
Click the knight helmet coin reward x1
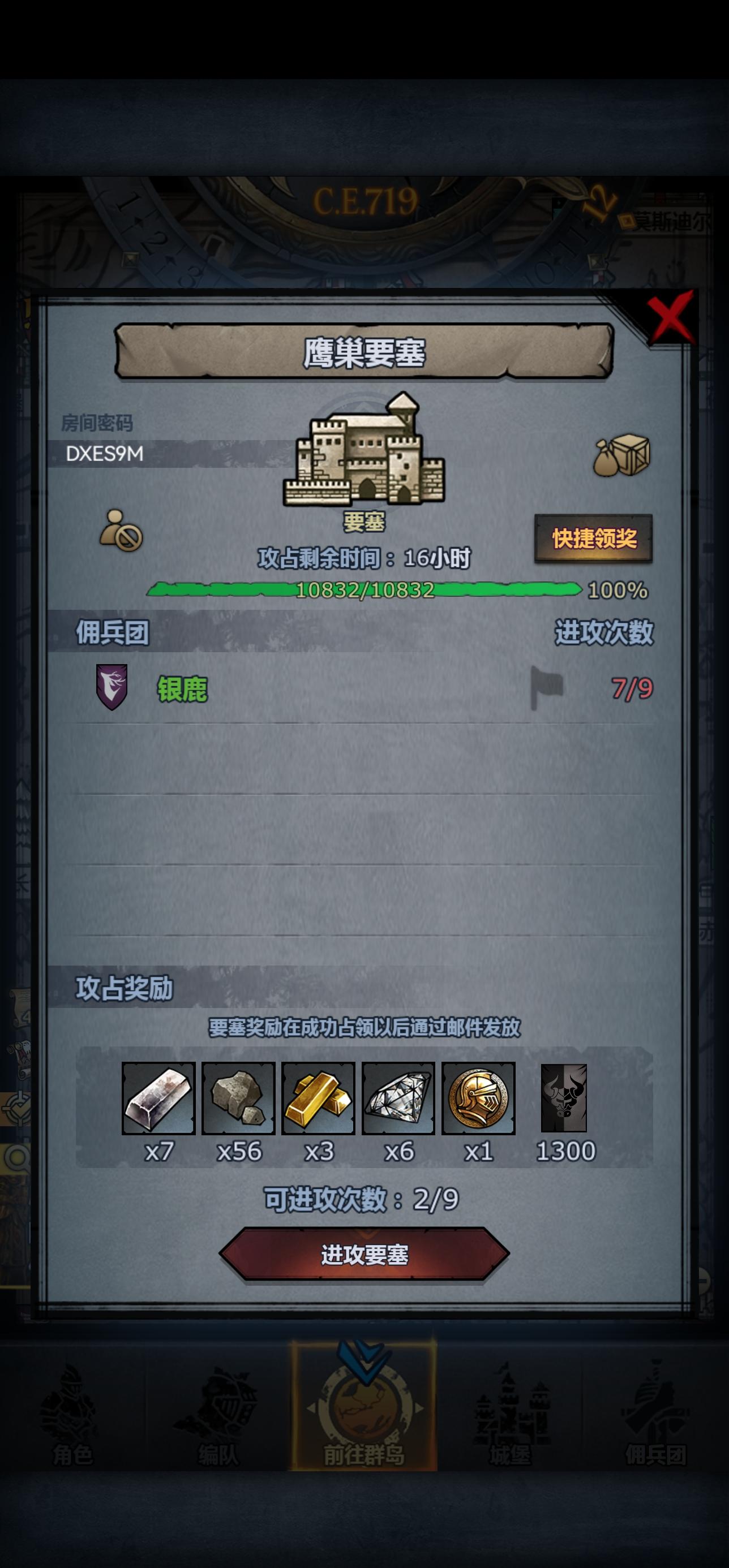click(481, 1099)
